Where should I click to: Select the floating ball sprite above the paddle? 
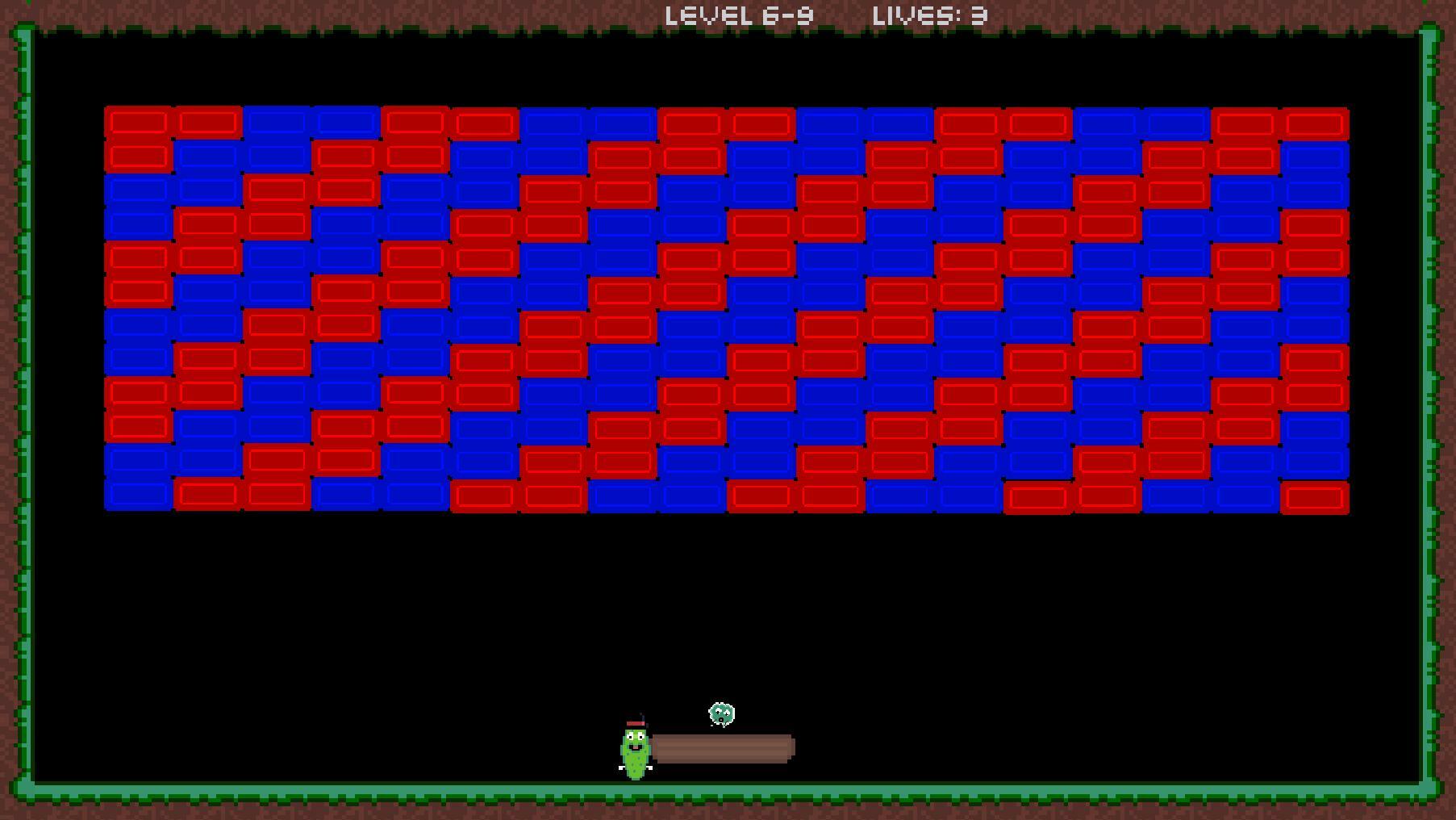coord(720,713)
